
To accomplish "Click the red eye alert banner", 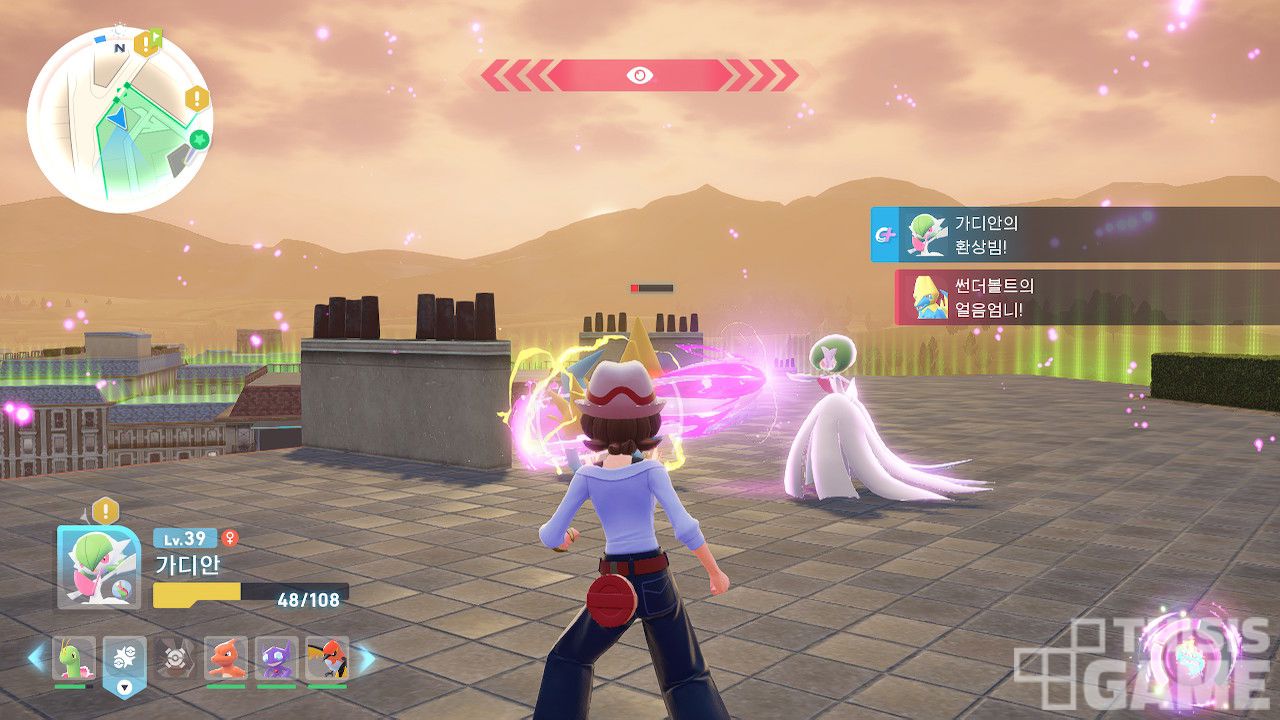I will coord(639,75).
